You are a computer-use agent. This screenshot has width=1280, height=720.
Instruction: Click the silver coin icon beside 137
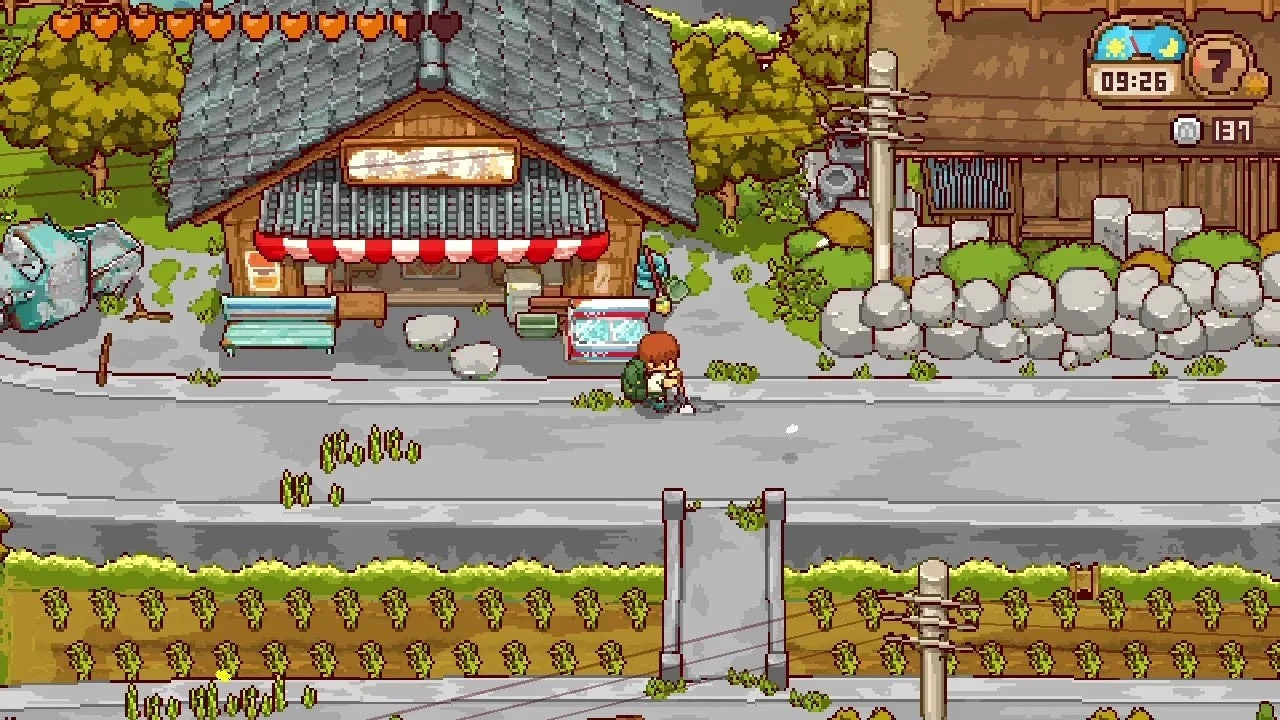click(x=1186, y=130)
